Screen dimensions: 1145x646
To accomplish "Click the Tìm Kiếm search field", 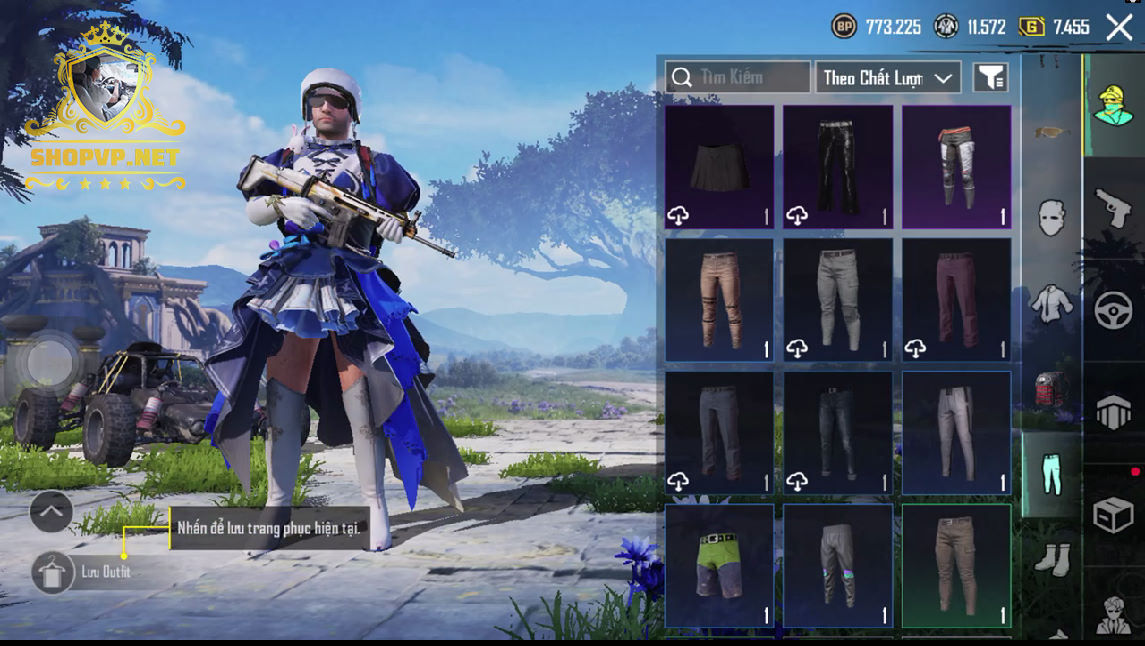I will [x=738, y=77].
